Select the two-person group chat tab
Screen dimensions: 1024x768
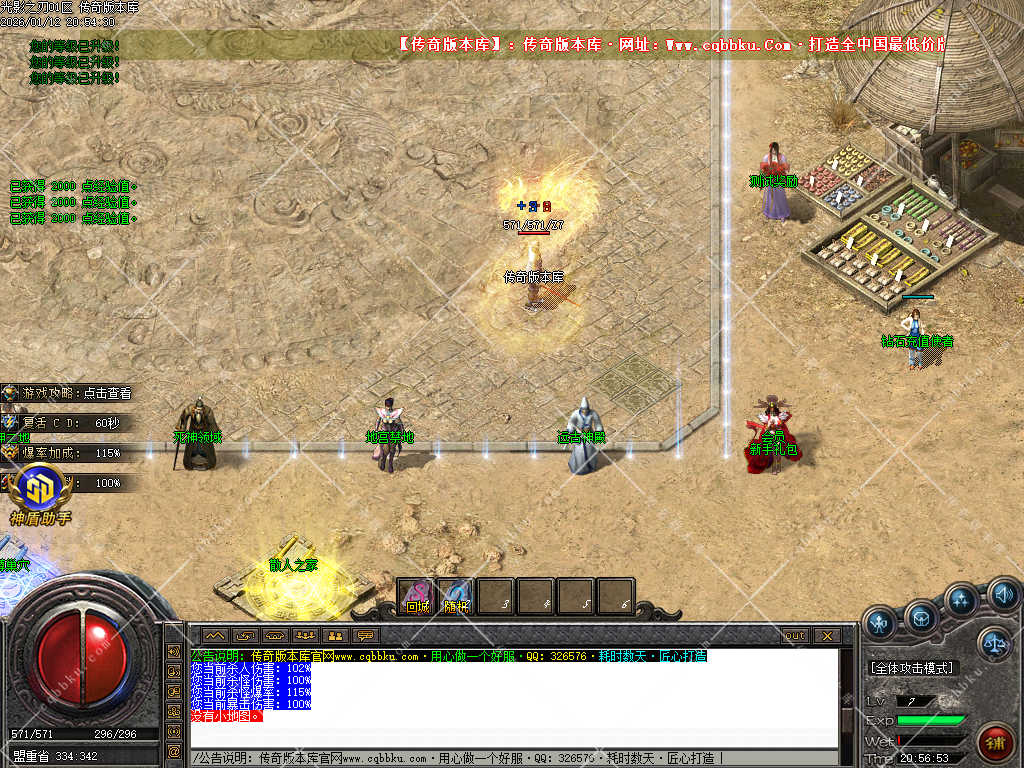point(335,635)
